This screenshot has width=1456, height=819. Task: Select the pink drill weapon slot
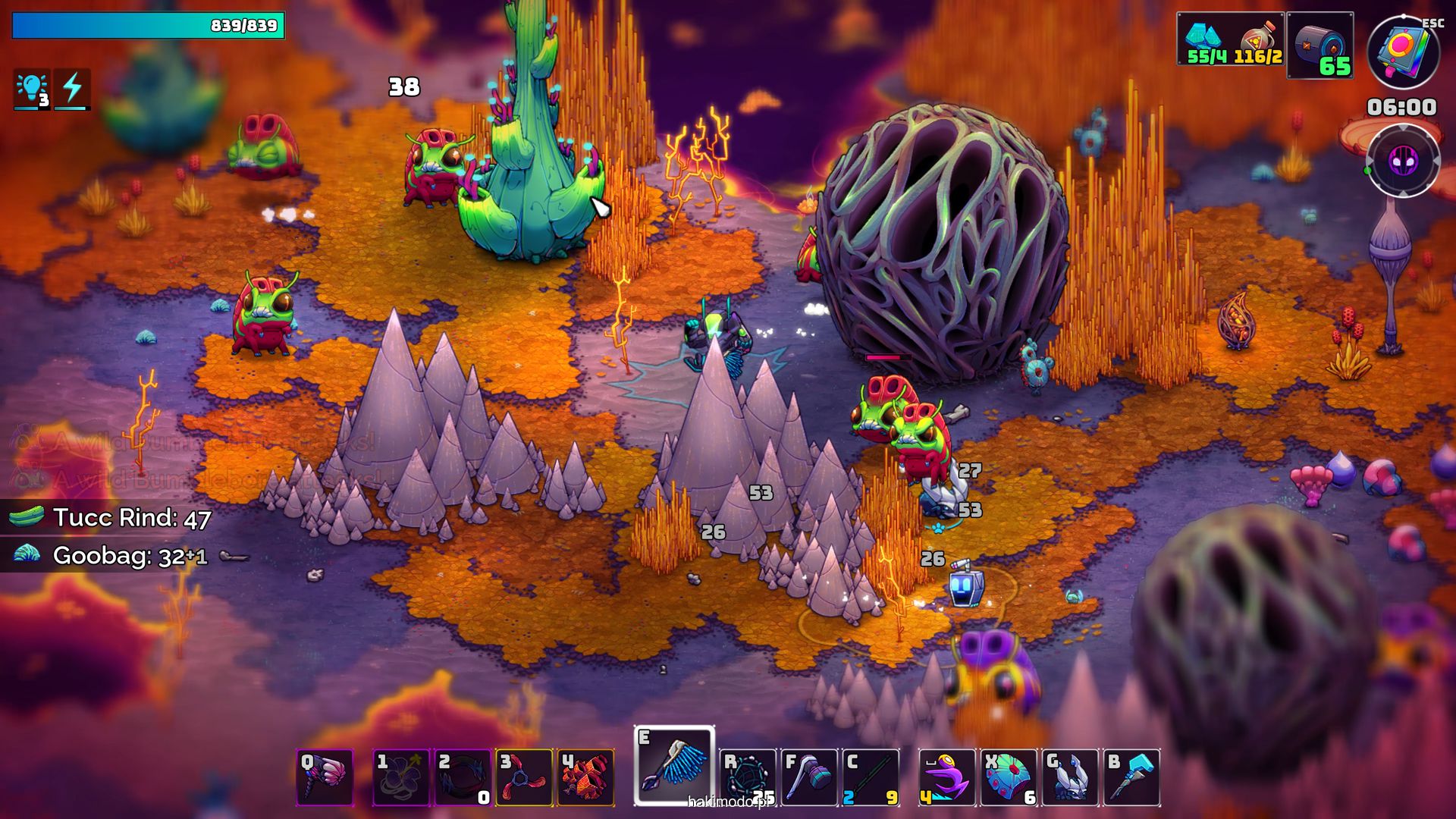[x=325, y=777]
